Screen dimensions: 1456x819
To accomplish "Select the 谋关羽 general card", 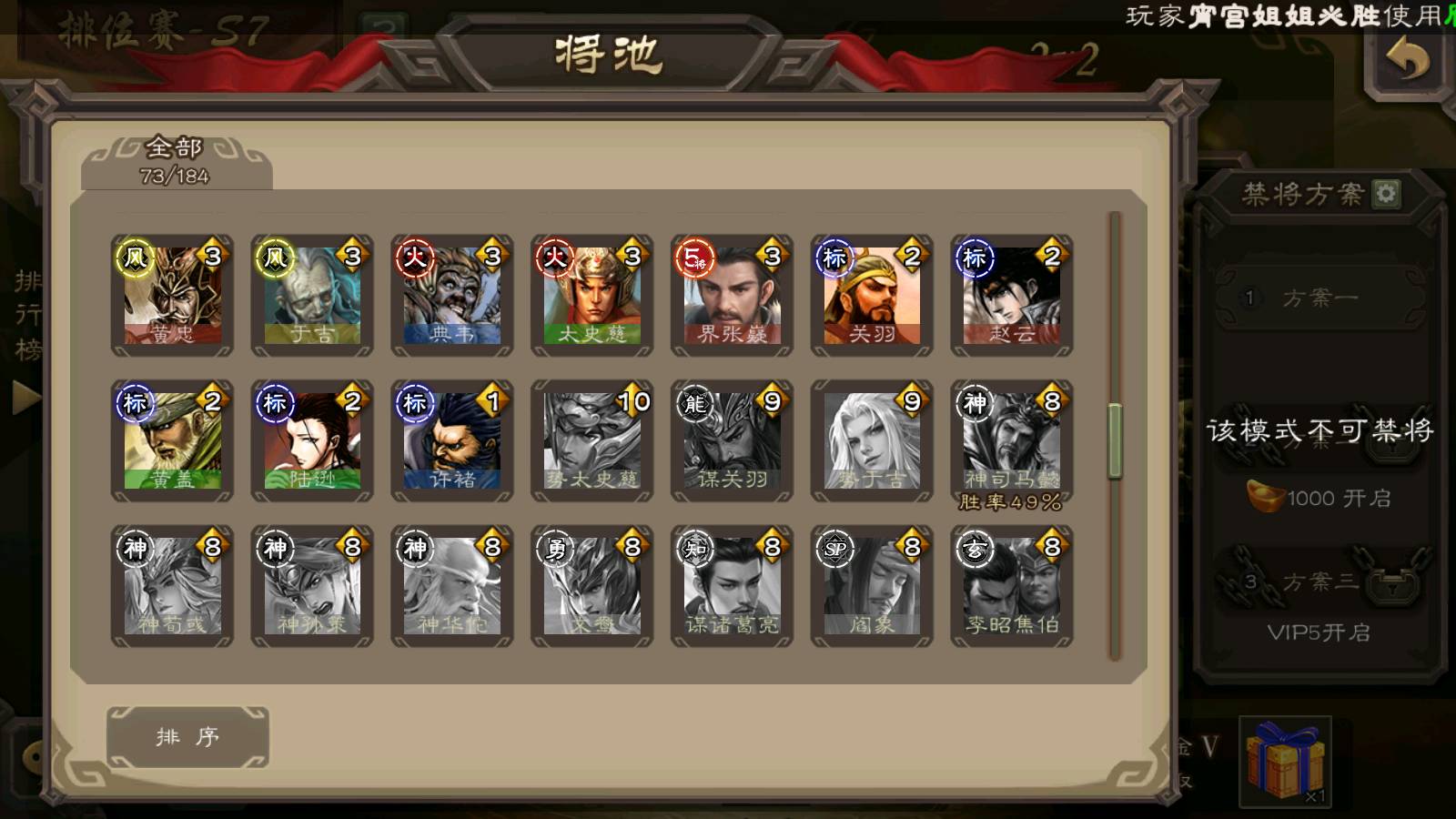I will 733,440.
